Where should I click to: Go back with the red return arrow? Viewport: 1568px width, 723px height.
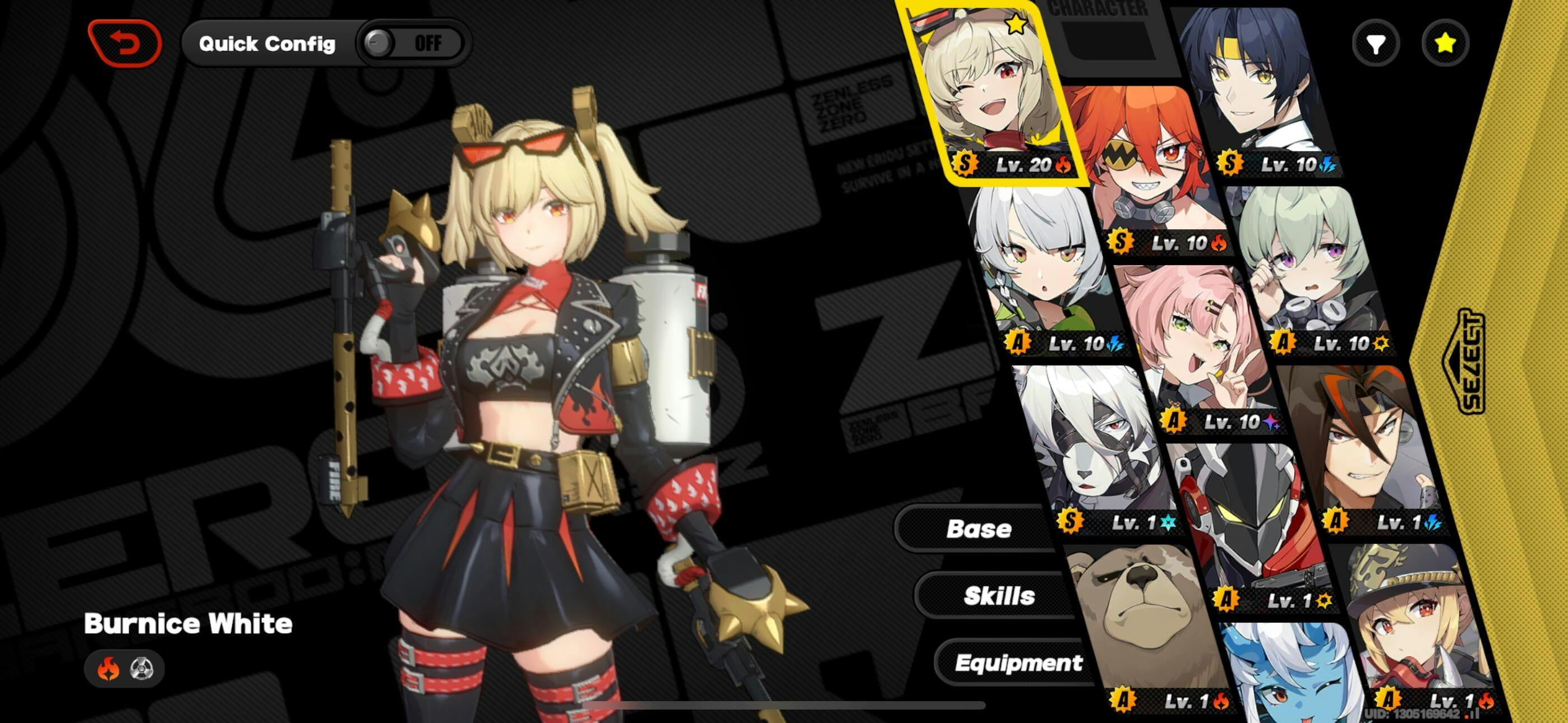pos(125,43)
